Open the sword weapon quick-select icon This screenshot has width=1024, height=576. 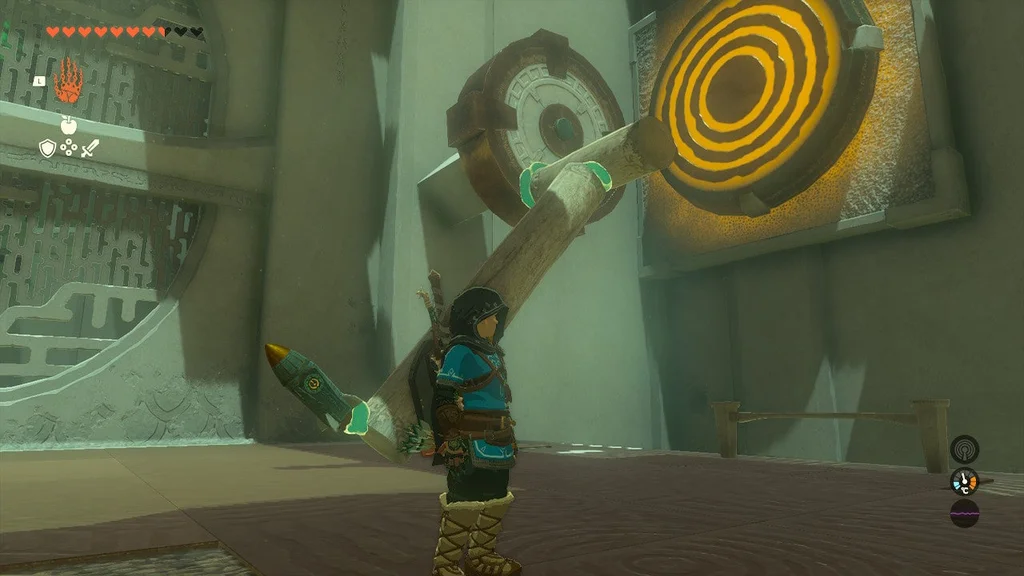pyautogui.click(x=90, y=148)
